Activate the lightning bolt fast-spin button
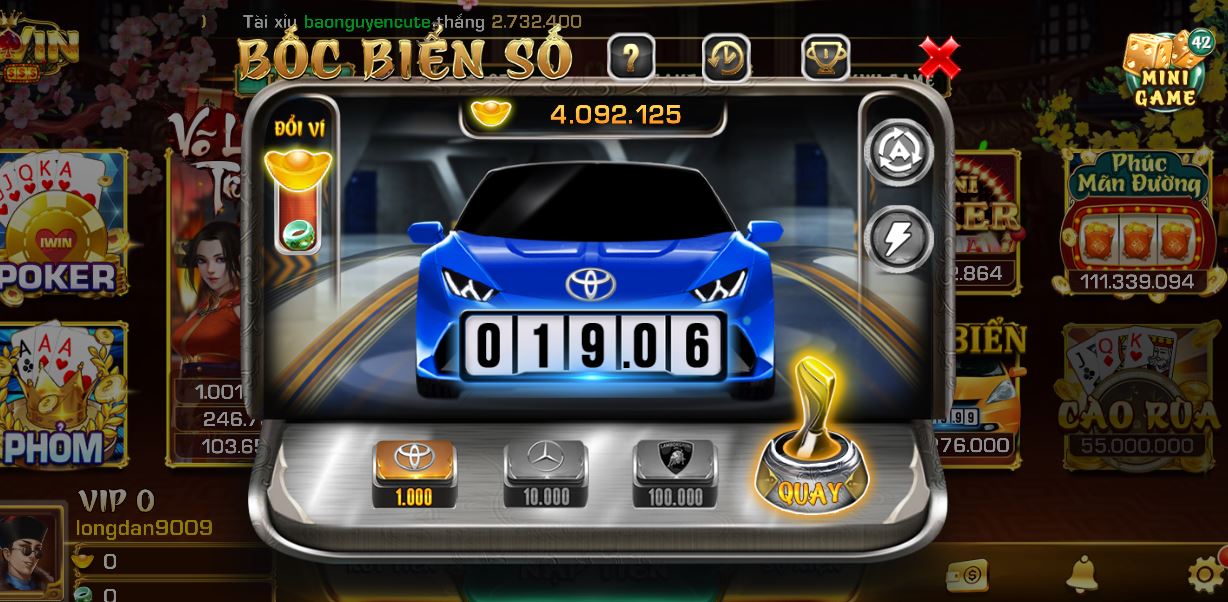 (898, 237)
